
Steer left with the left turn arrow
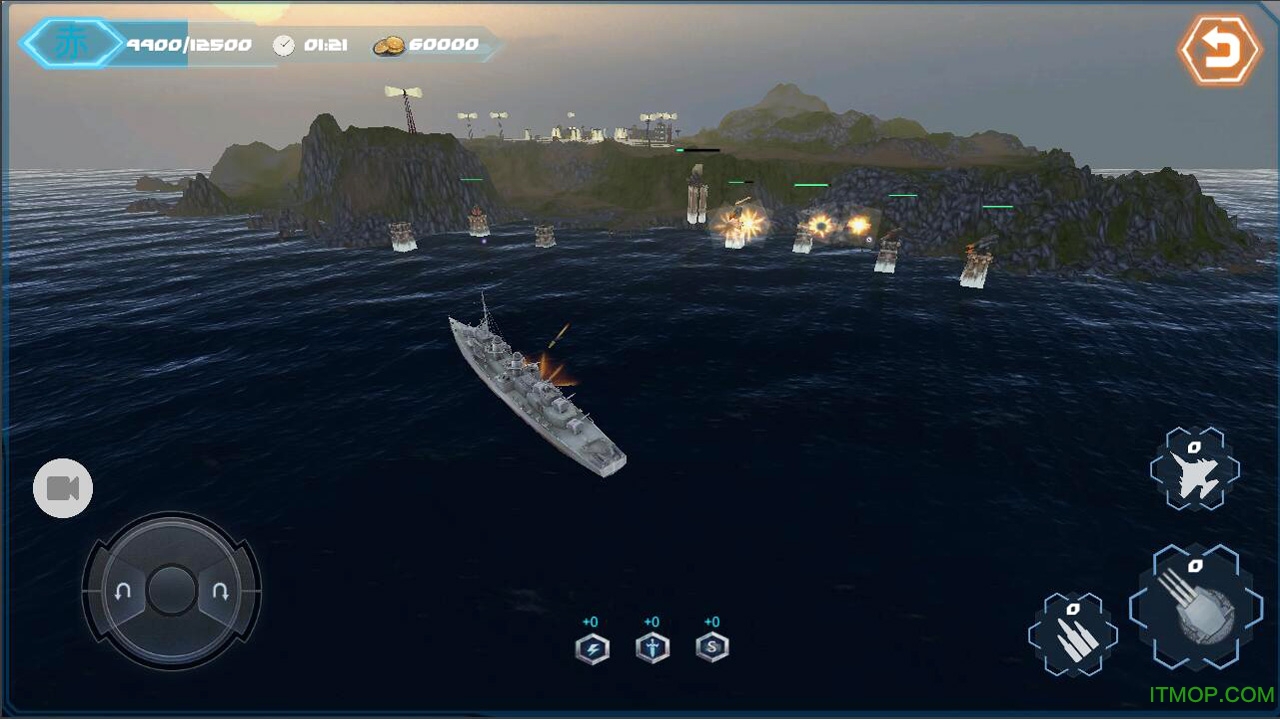click(x=123, y=591)
